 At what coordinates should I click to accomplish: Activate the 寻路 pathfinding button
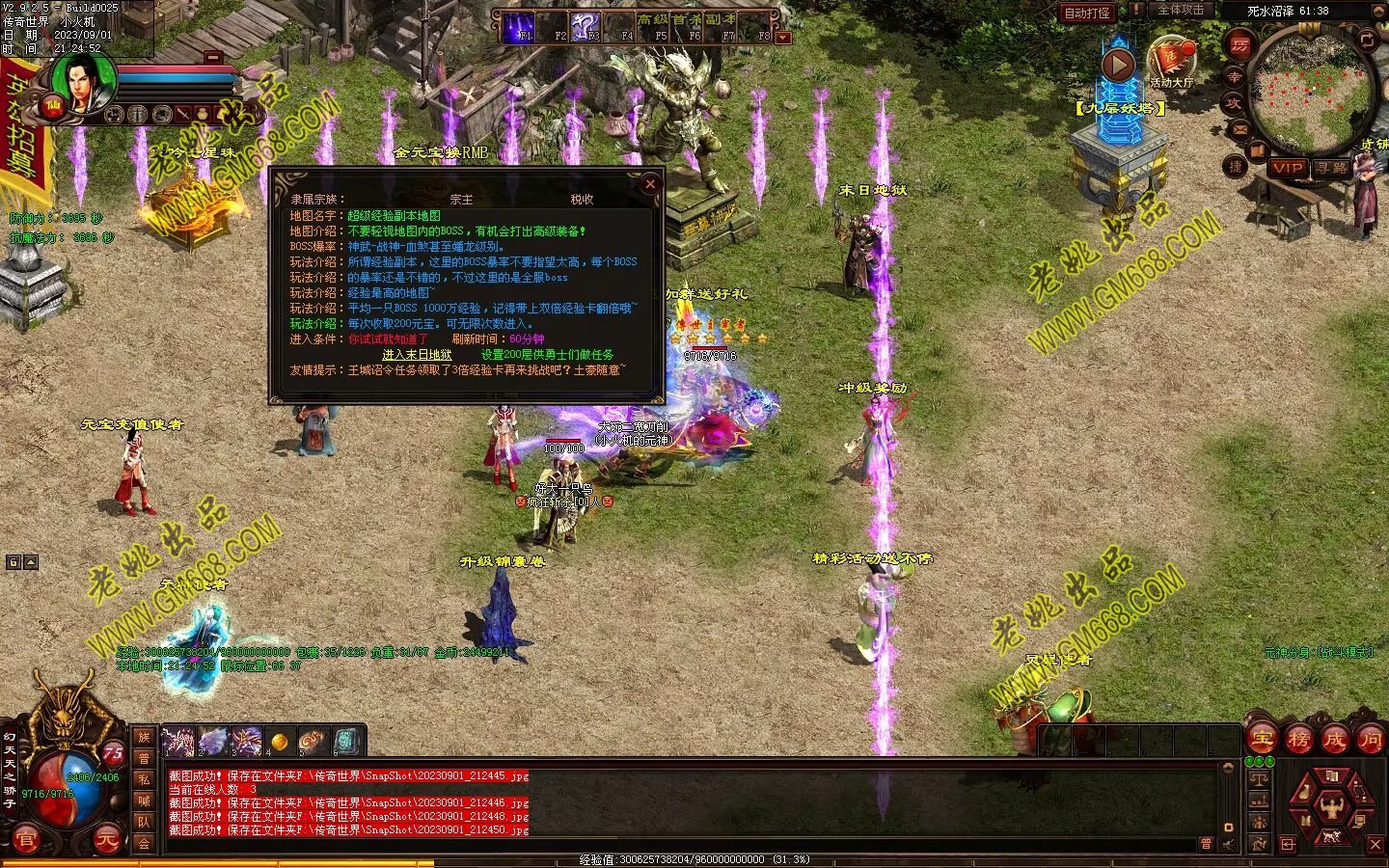tap(1332, 167)
